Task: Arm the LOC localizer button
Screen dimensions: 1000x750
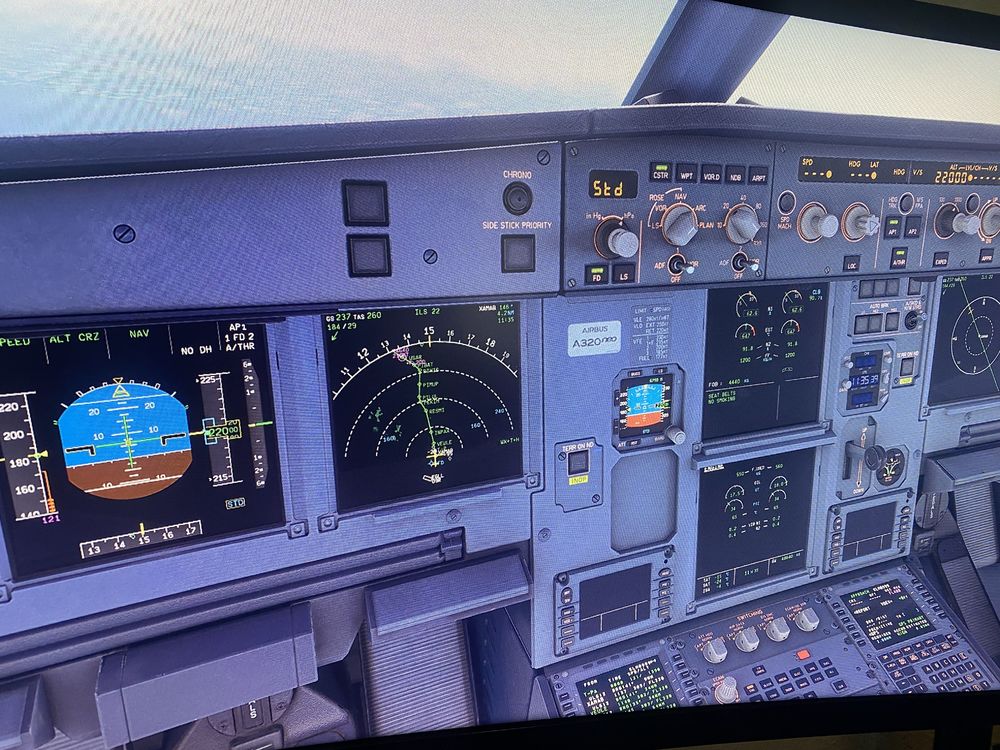Action: [851, 263]
